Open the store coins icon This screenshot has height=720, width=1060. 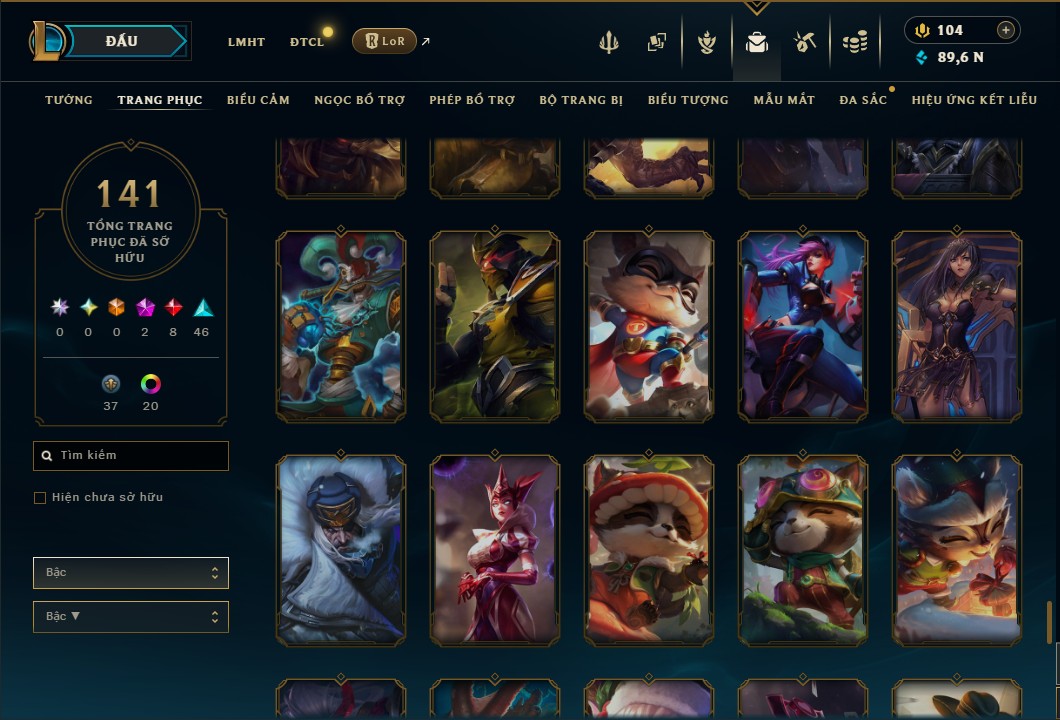[x=854, y=42]
